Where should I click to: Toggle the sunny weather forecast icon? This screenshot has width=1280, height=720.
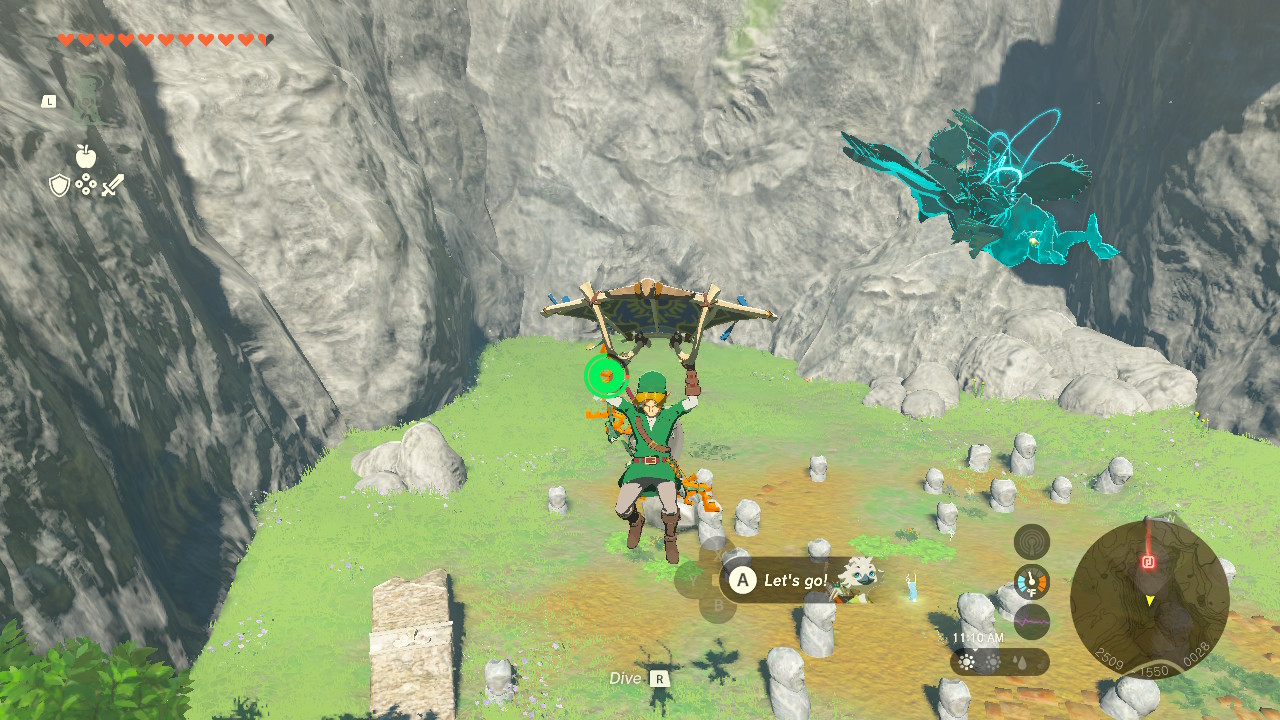click(x=966, y=660)
